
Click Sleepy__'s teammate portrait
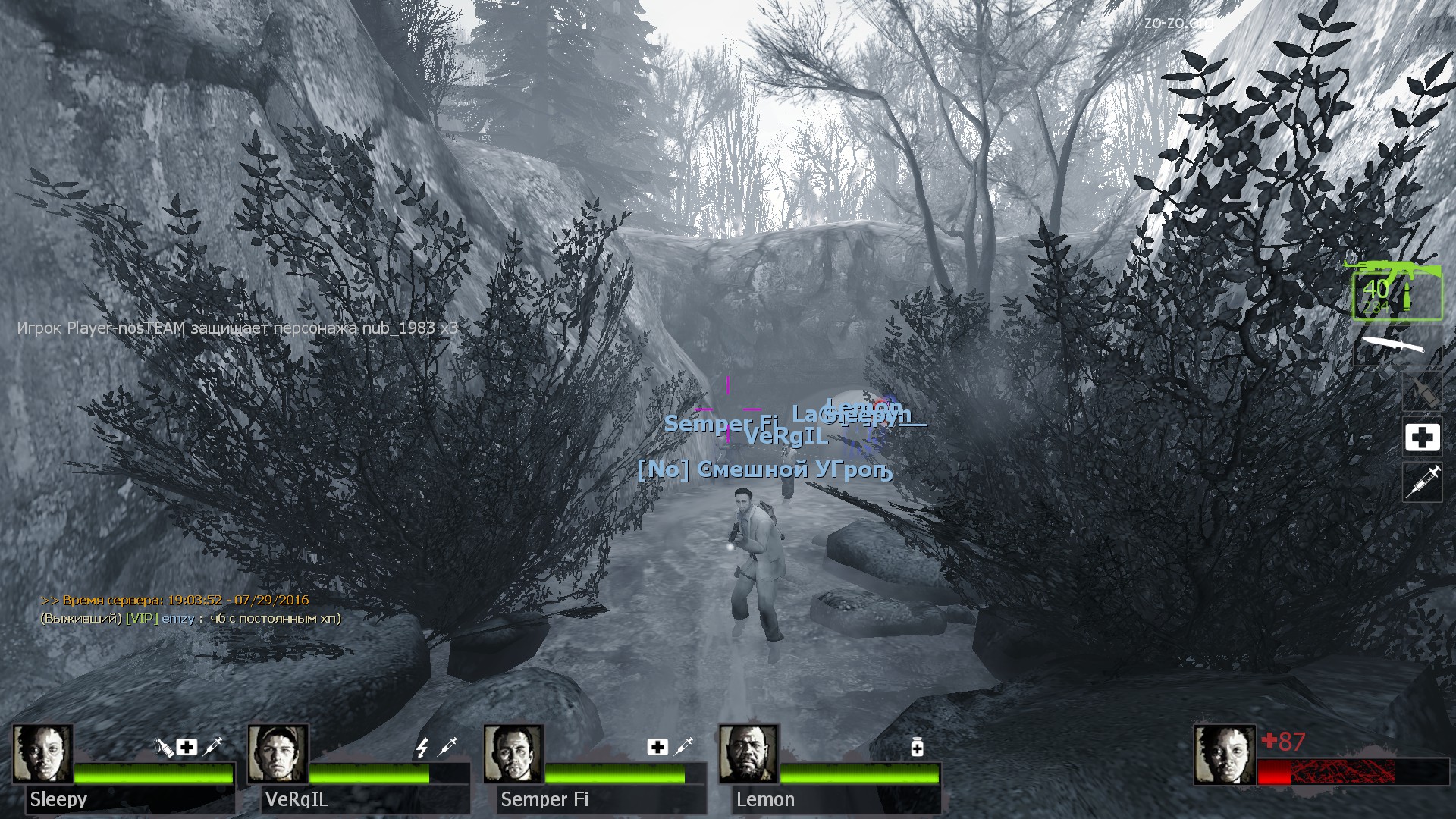click(x=42, y=753)
